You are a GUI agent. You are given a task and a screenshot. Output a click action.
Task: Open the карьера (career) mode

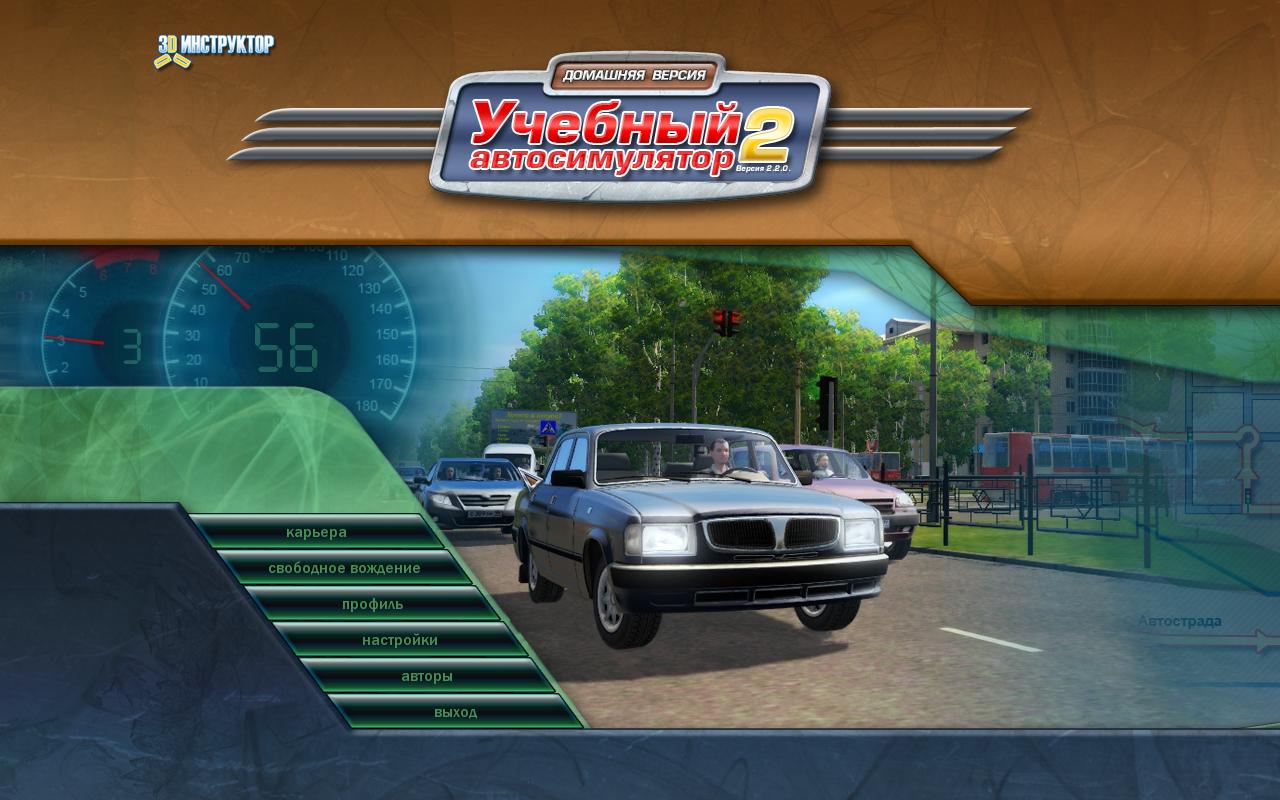[x=316, y=532]
